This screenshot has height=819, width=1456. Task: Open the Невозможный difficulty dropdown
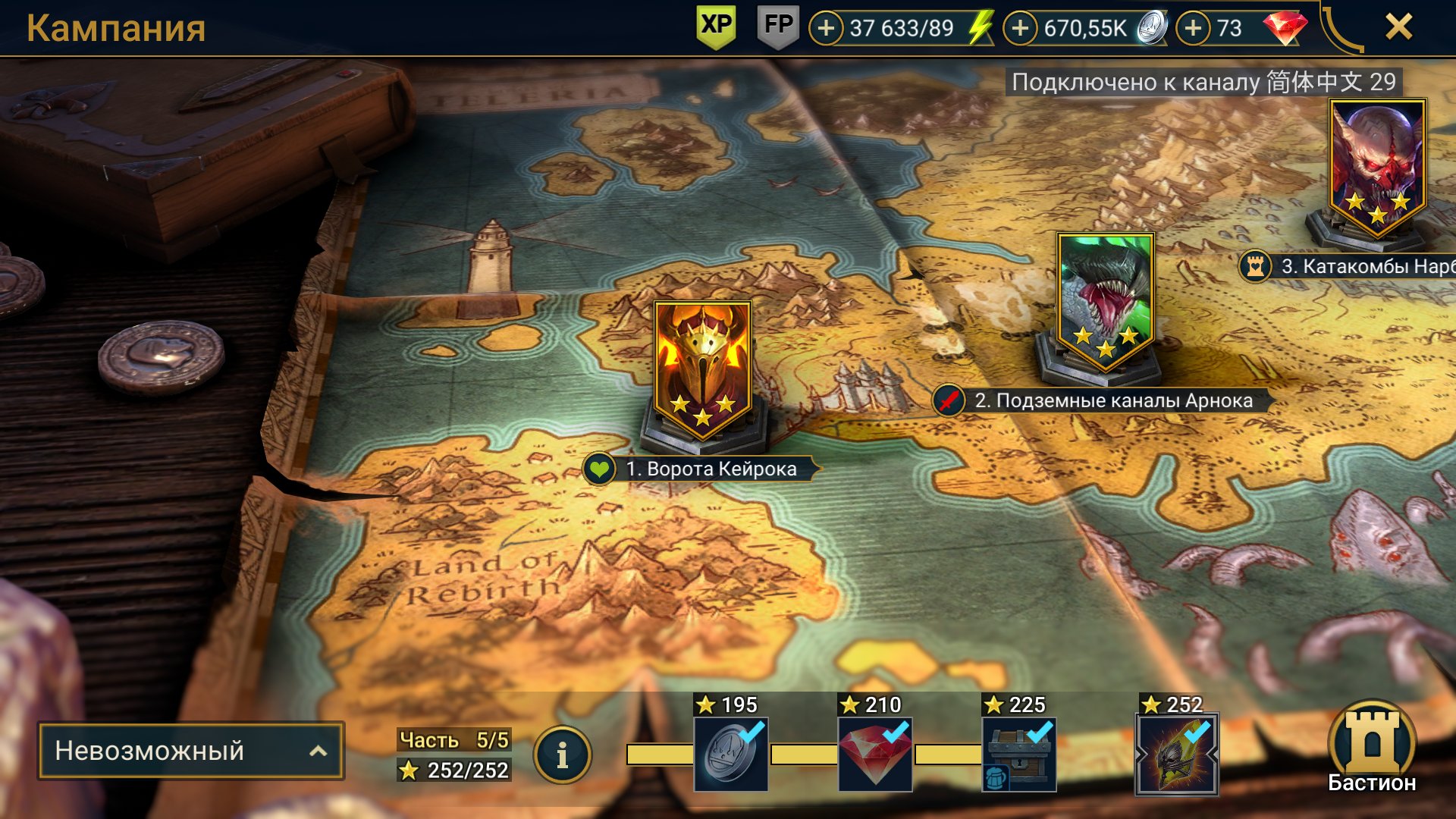(x=191, y=751)
